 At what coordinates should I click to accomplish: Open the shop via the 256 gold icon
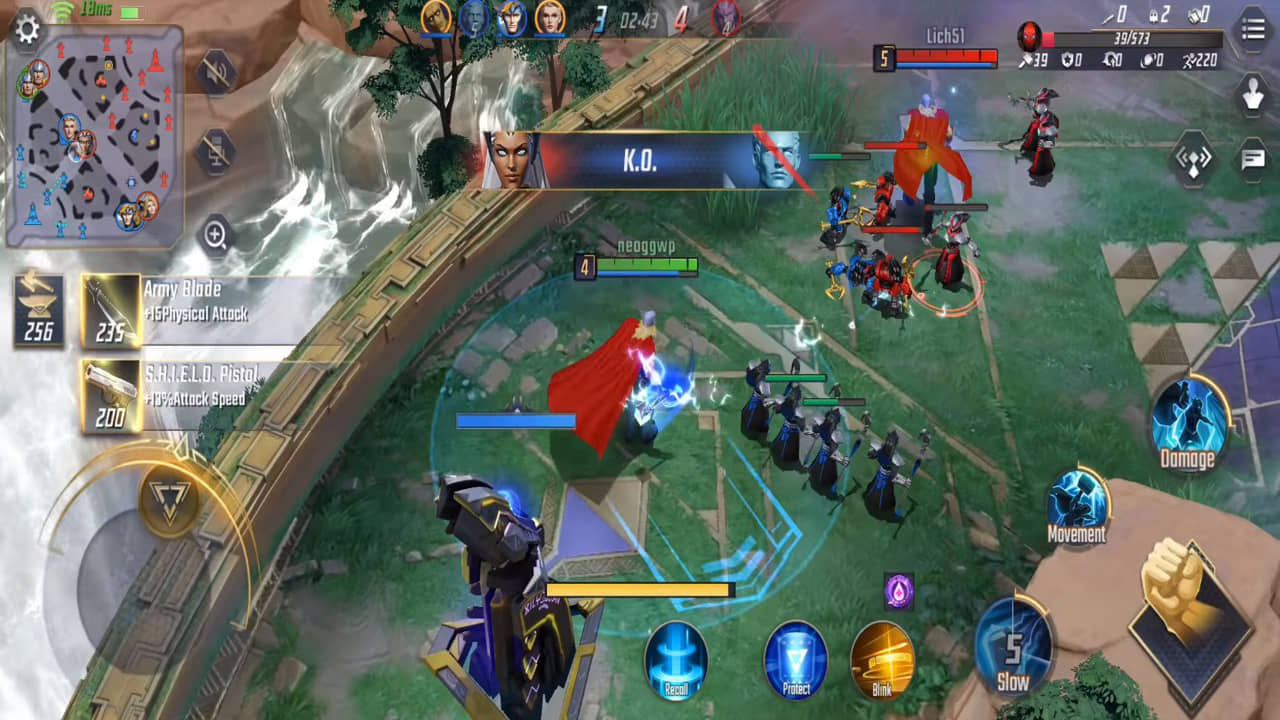[40, 310]
